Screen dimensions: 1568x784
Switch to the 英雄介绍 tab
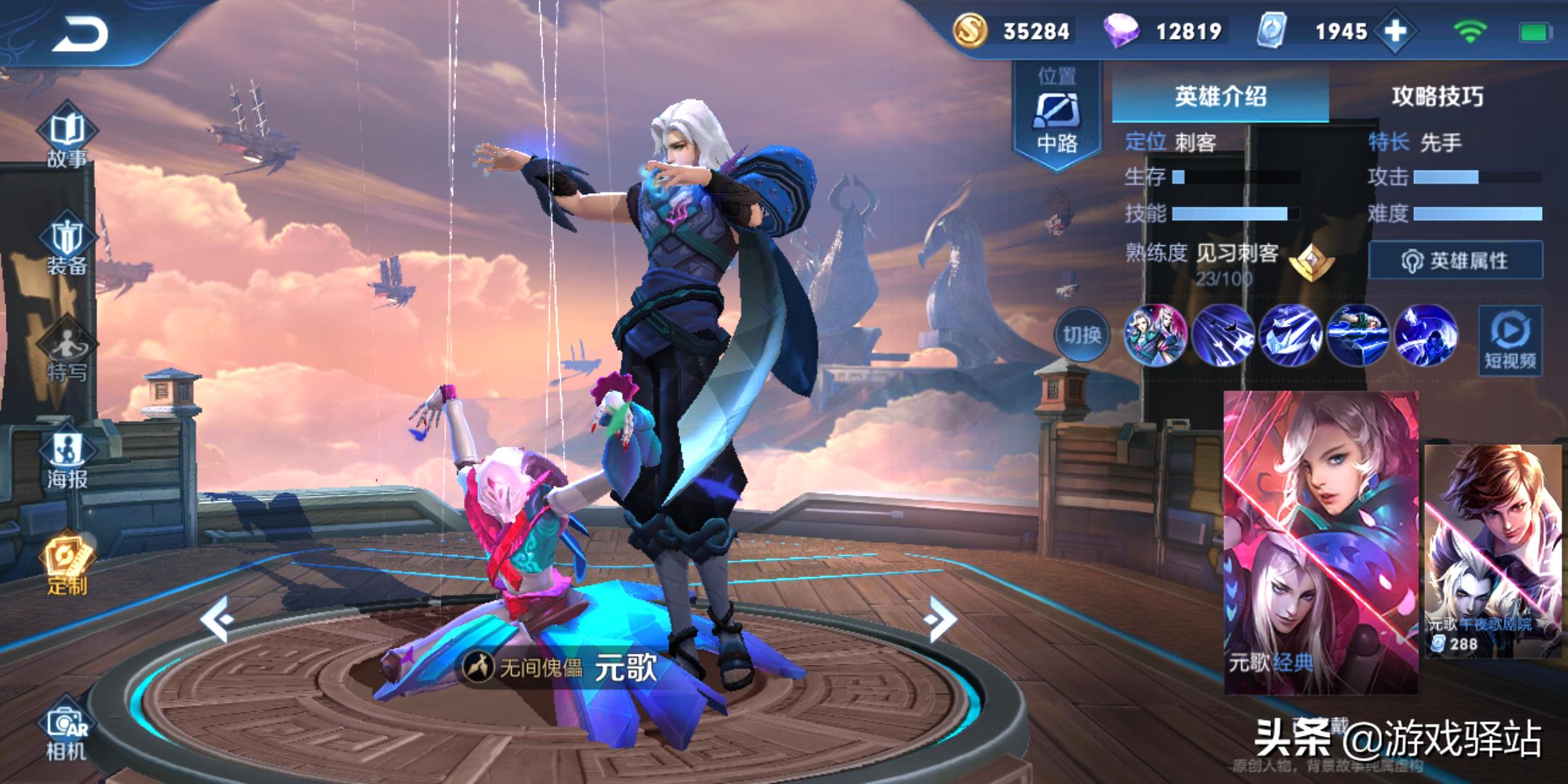1220,96
